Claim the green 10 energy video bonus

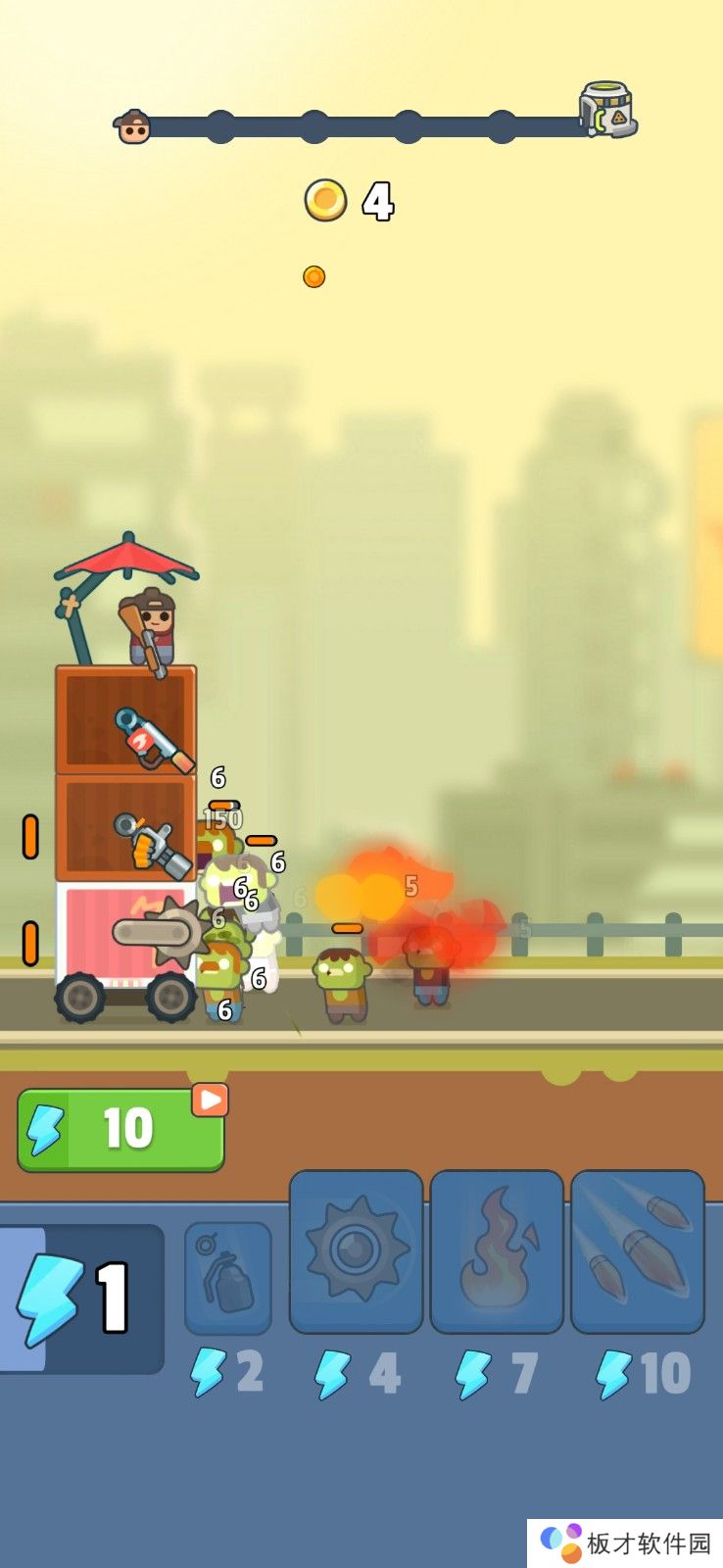click(120, 1129)
